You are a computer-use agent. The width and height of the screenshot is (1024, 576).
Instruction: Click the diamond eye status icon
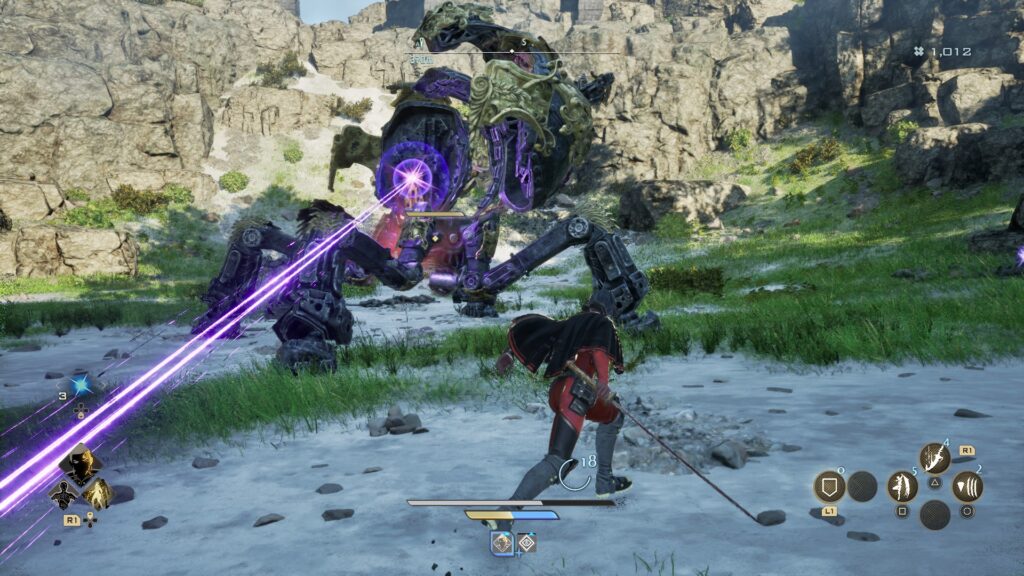pos(526,542)
